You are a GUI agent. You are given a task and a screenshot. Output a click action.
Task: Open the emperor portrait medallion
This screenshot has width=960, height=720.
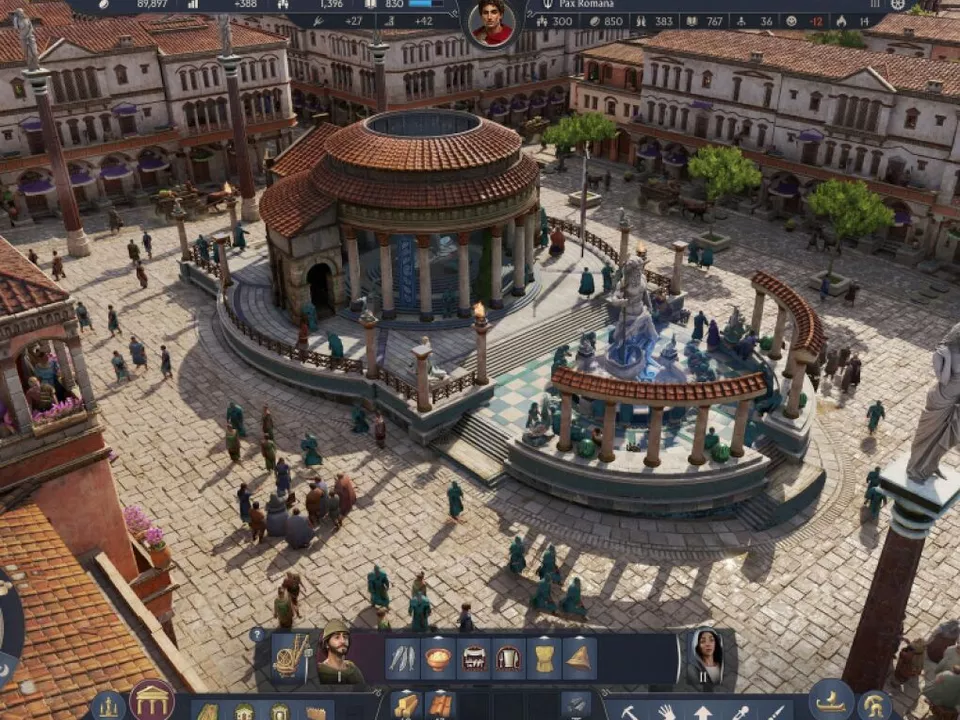pos(491,23)
